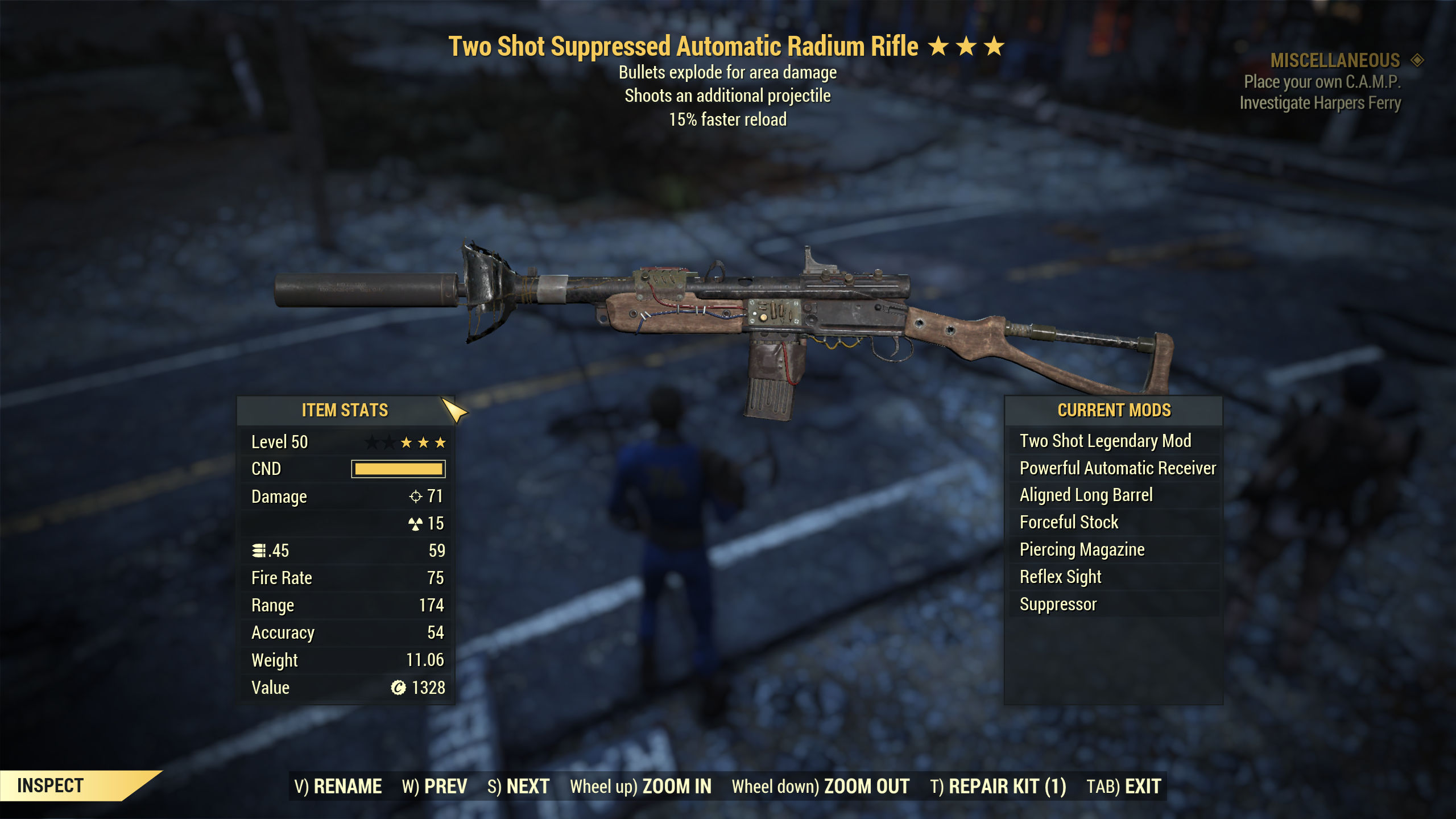Toggle the Suppressor mod in Current Mods
1456x819 pixels.
[x=1058, y=604]
